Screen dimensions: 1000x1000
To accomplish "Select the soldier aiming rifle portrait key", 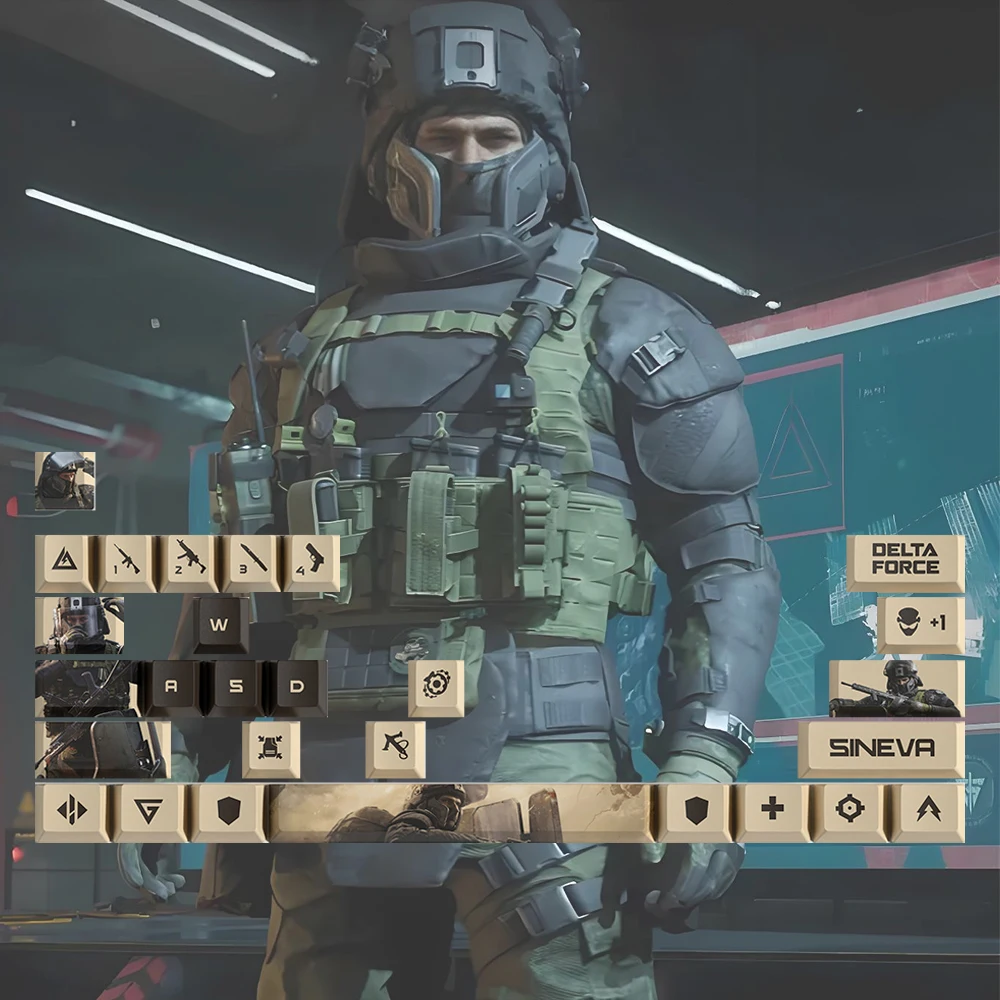I will tap(896, 688).
